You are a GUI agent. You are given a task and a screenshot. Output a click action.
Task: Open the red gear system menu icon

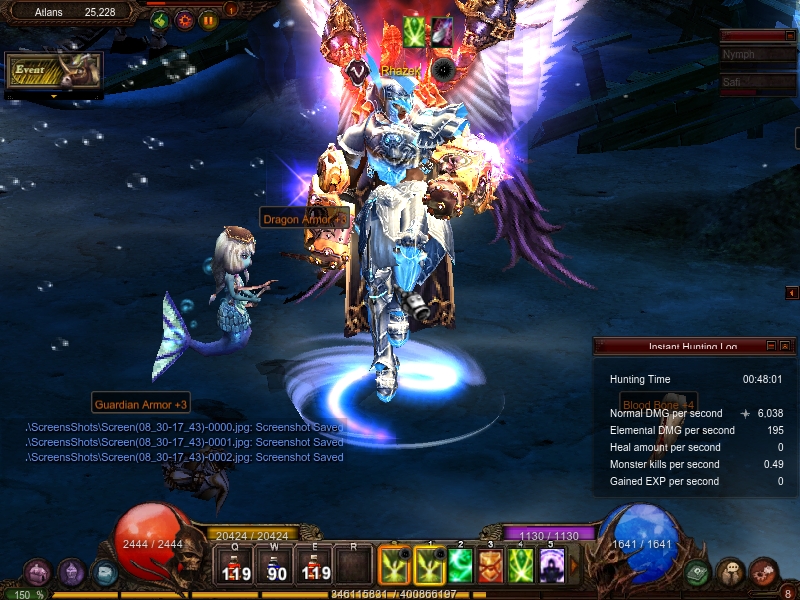pyautogui.click(x=764, y=573)
